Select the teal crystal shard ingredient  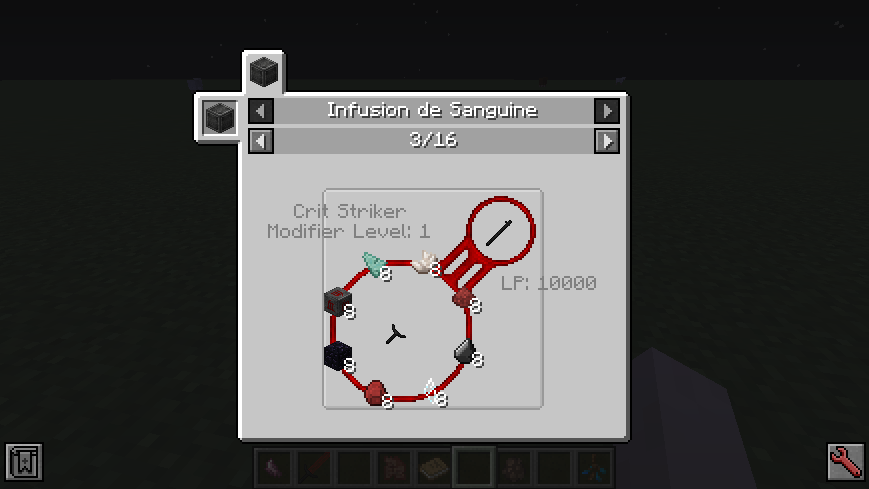375,265
